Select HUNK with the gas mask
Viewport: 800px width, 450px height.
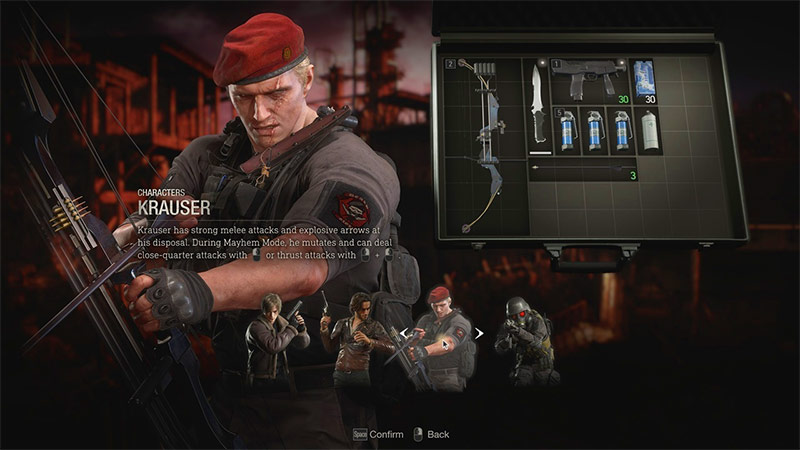tap(524, 340)
